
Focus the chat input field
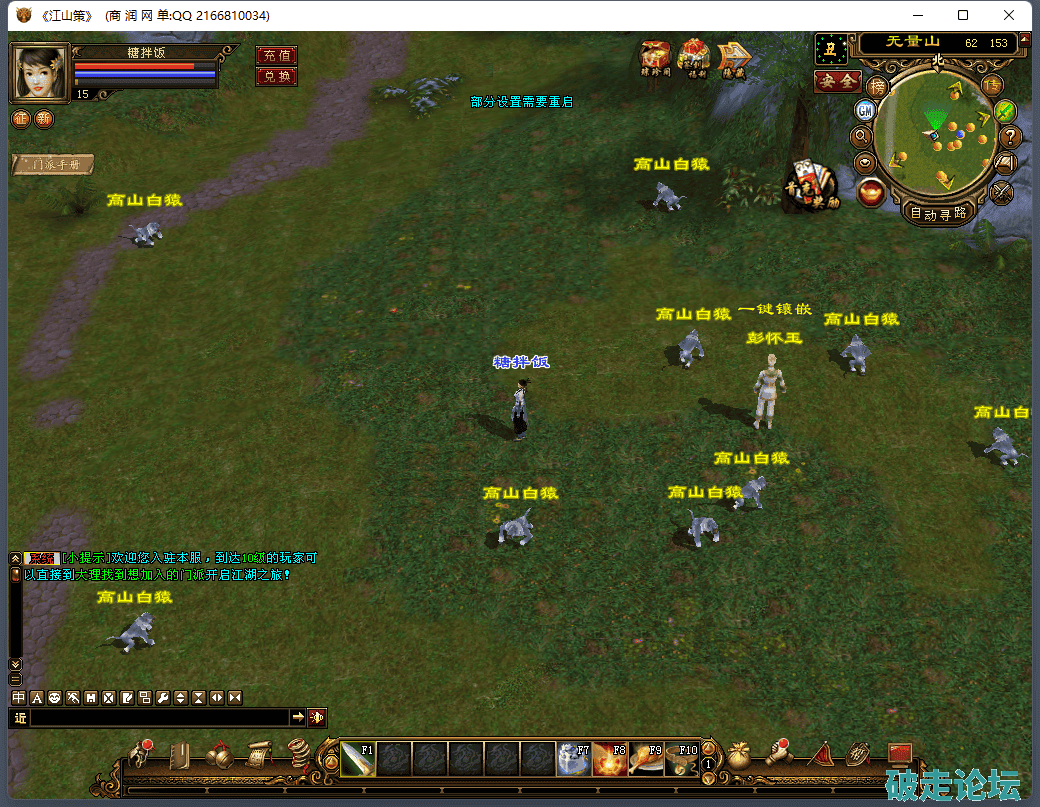[160, 717]
